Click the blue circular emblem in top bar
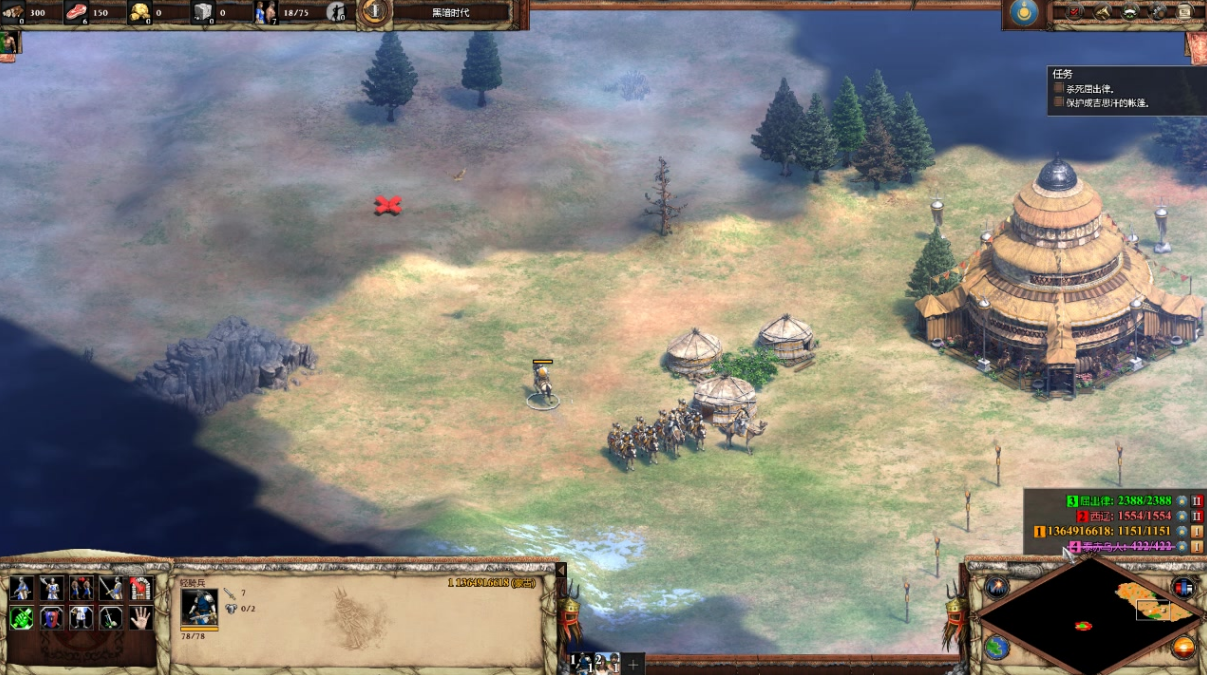Screen dimensions: 1207x675 click(x=1022, y=12)
